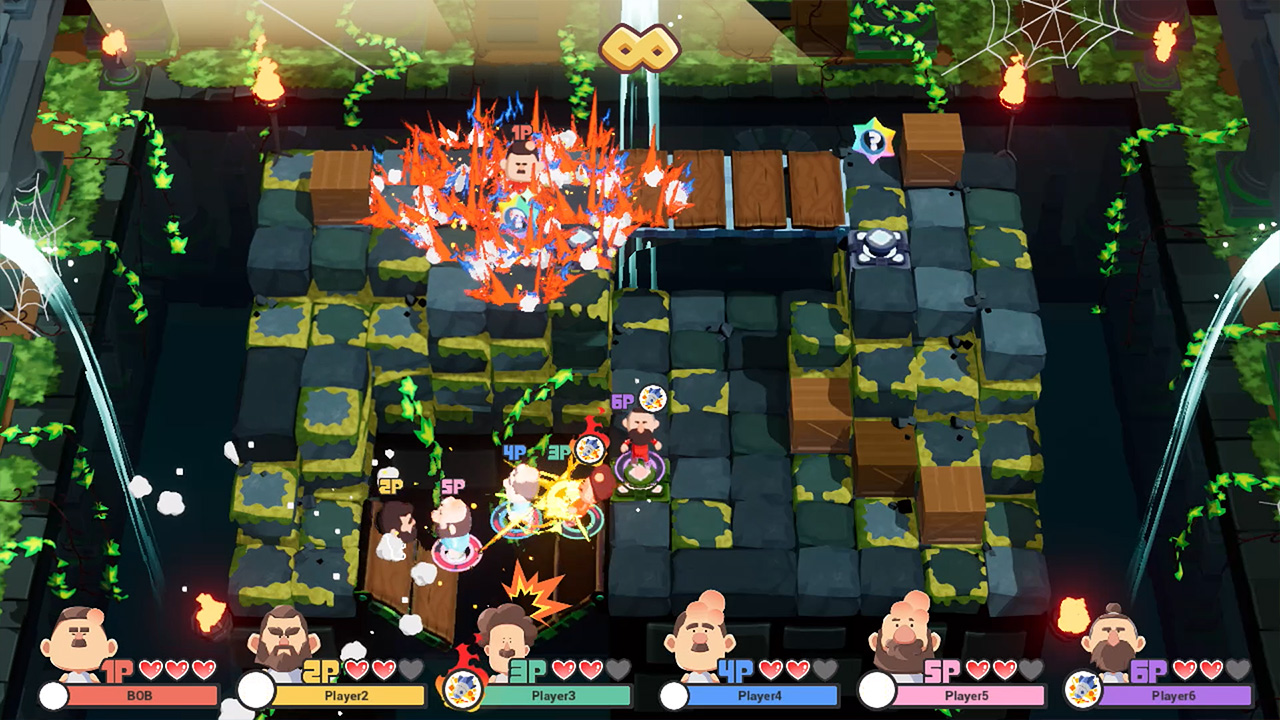Select the rainbow question-mark power-up star

pos(873,142)
